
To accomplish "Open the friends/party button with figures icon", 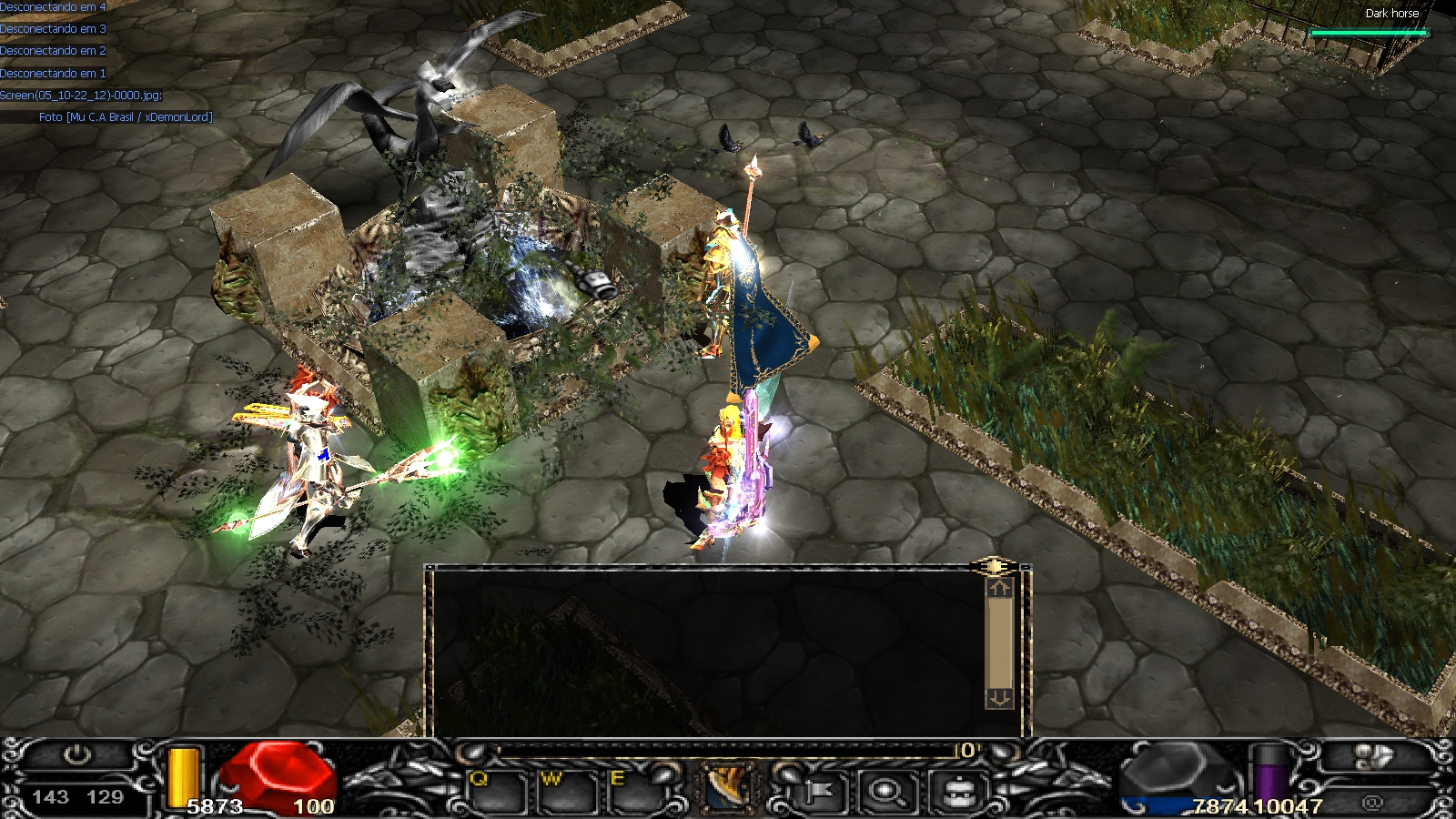I will coord(1372,756).
